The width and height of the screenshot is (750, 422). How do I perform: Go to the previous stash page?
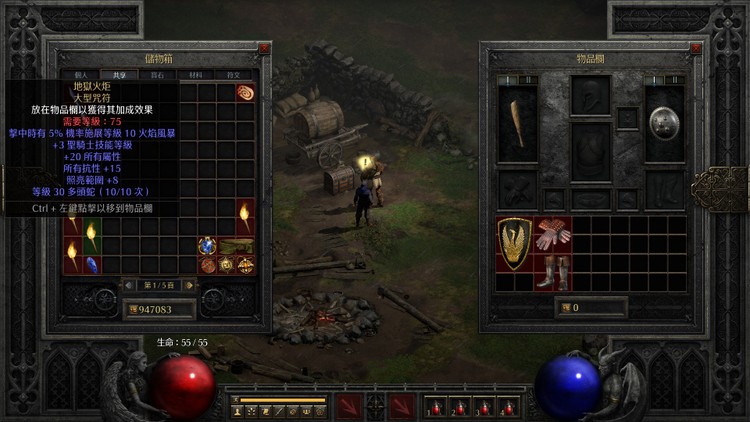coord(129,285)
